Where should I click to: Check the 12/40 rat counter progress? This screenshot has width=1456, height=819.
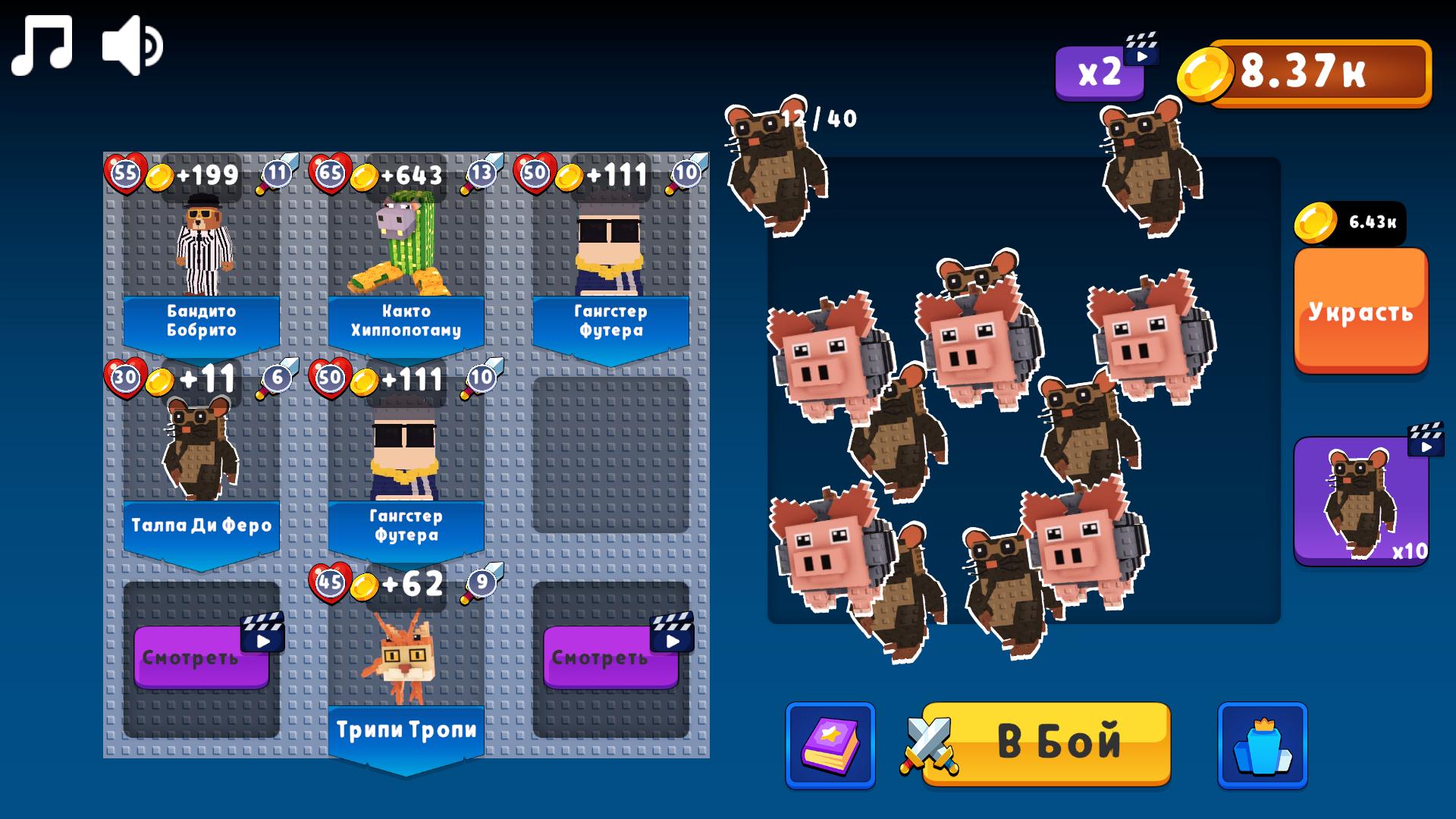[821, 117]
